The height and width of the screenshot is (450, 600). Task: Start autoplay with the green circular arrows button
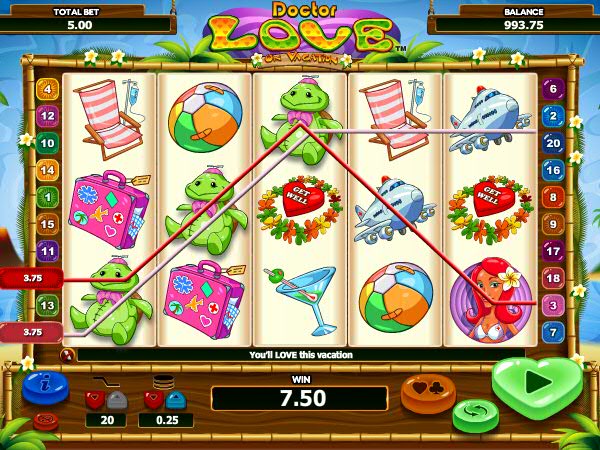(475, 412)
